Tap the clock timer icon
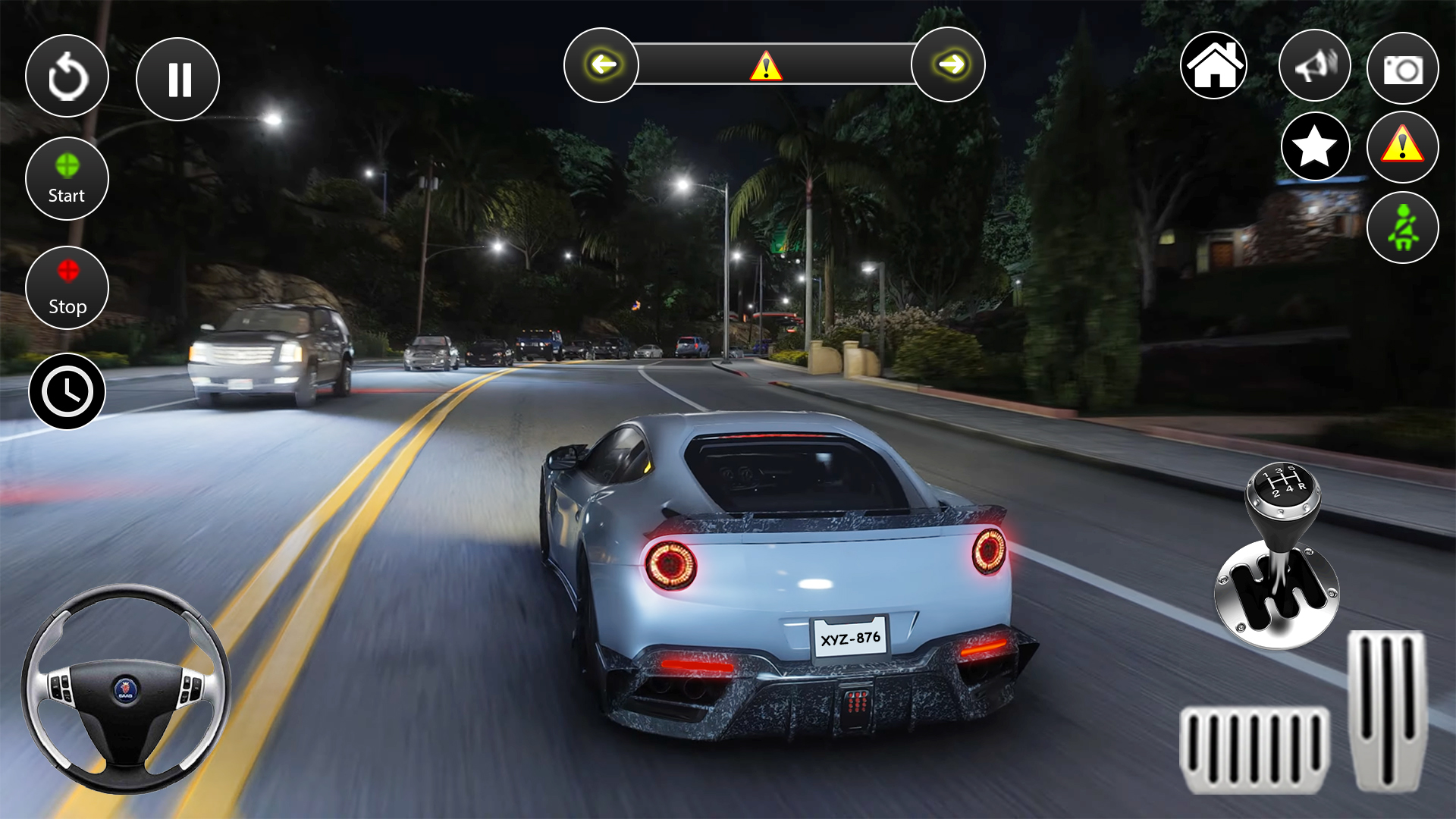Screen dimensions: 1456x819 pos(67,392)
